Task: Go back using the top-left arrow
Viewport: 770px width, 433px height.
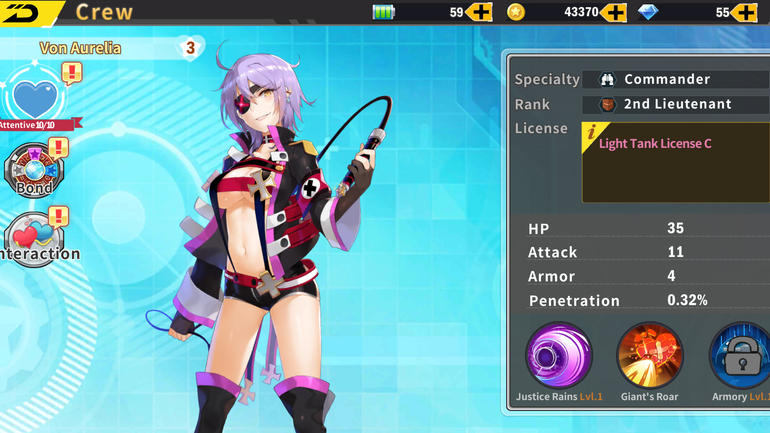Action: tap(24, 12)
